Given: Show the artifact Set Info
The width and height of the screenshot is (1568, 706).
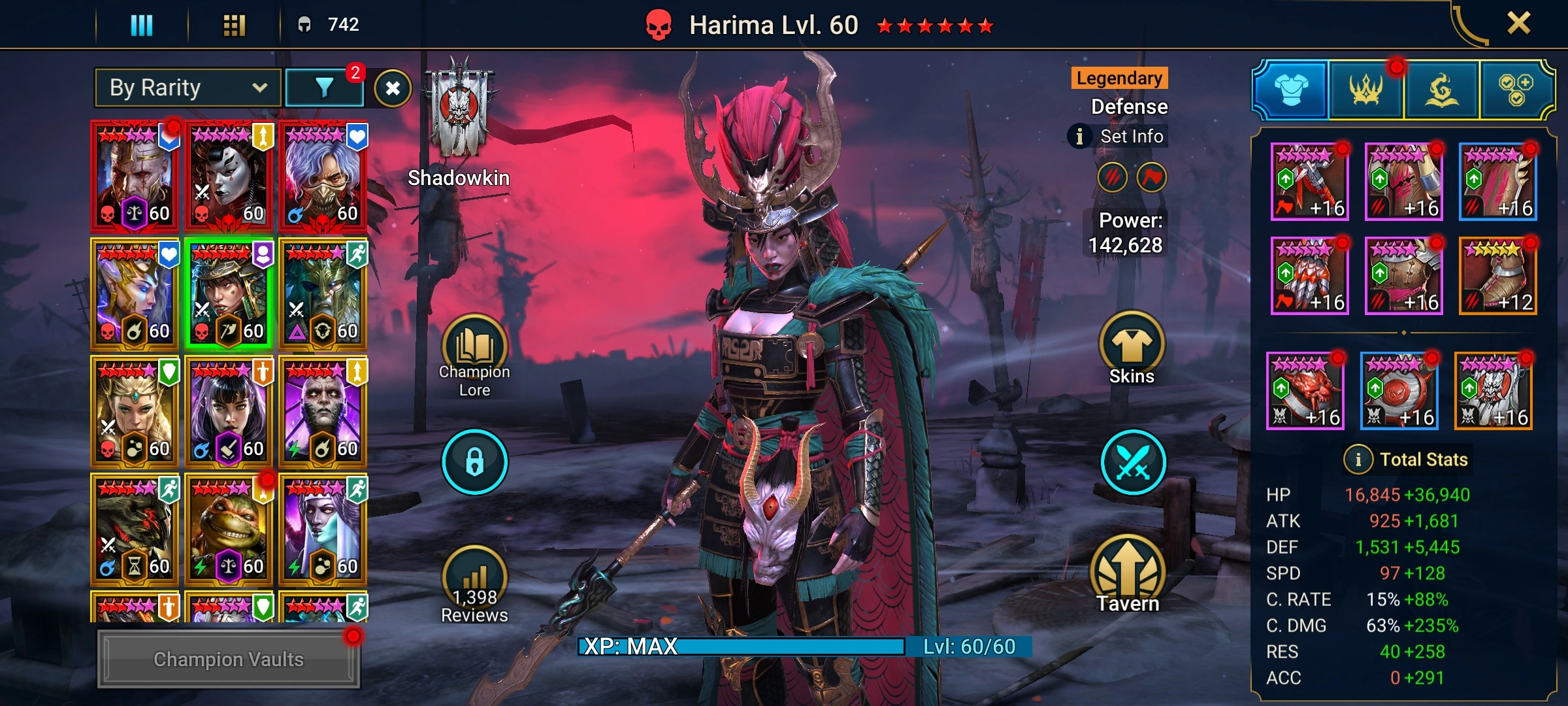Looking at the screenshot, I should click(x=1119, y=137).
